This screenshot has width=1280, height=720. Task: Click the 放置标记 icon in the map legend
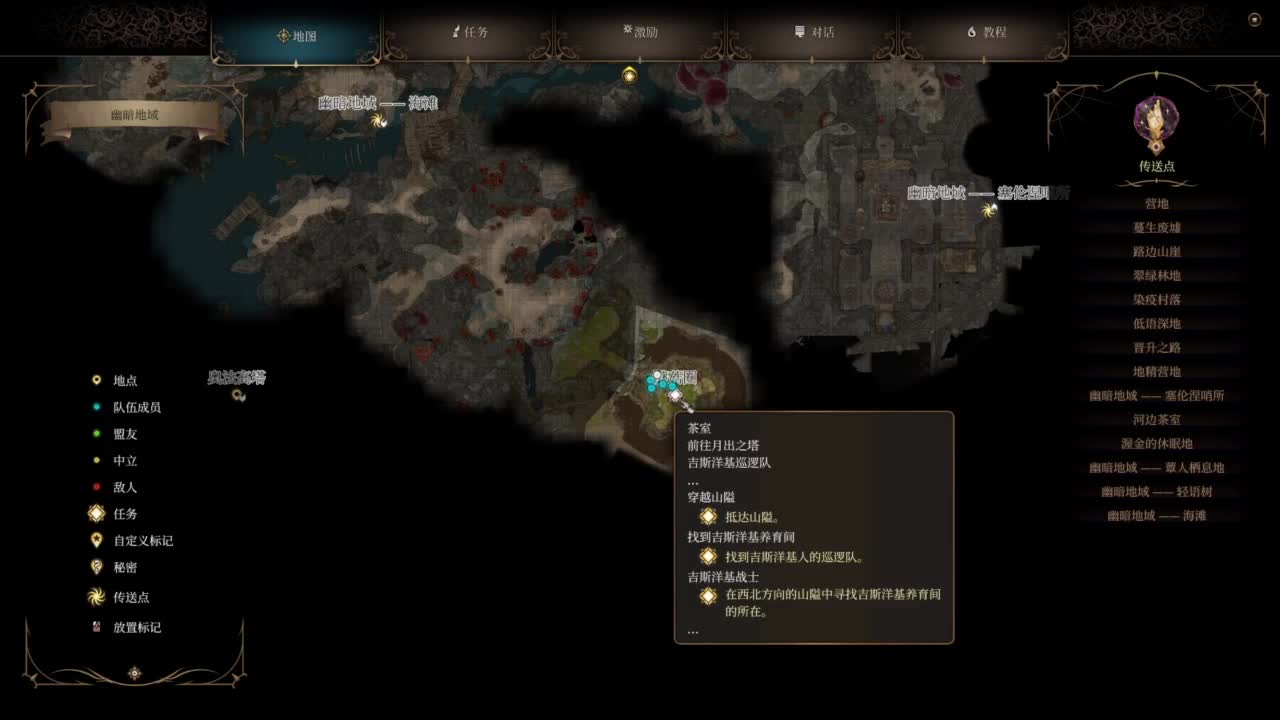click(x=96, y=627)
